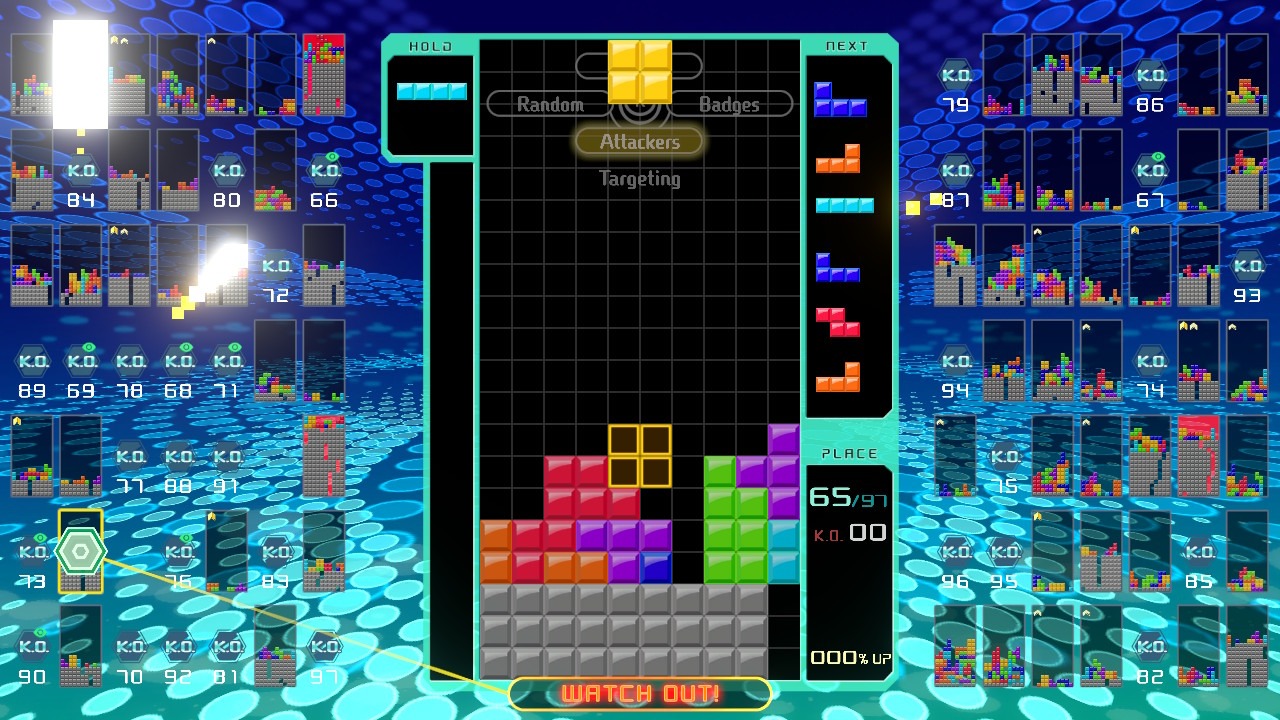Click the WATCH OUT! warning banner
Image resolution: width=1280 pixels, height=720 pixels.
(x=639, y=692)
